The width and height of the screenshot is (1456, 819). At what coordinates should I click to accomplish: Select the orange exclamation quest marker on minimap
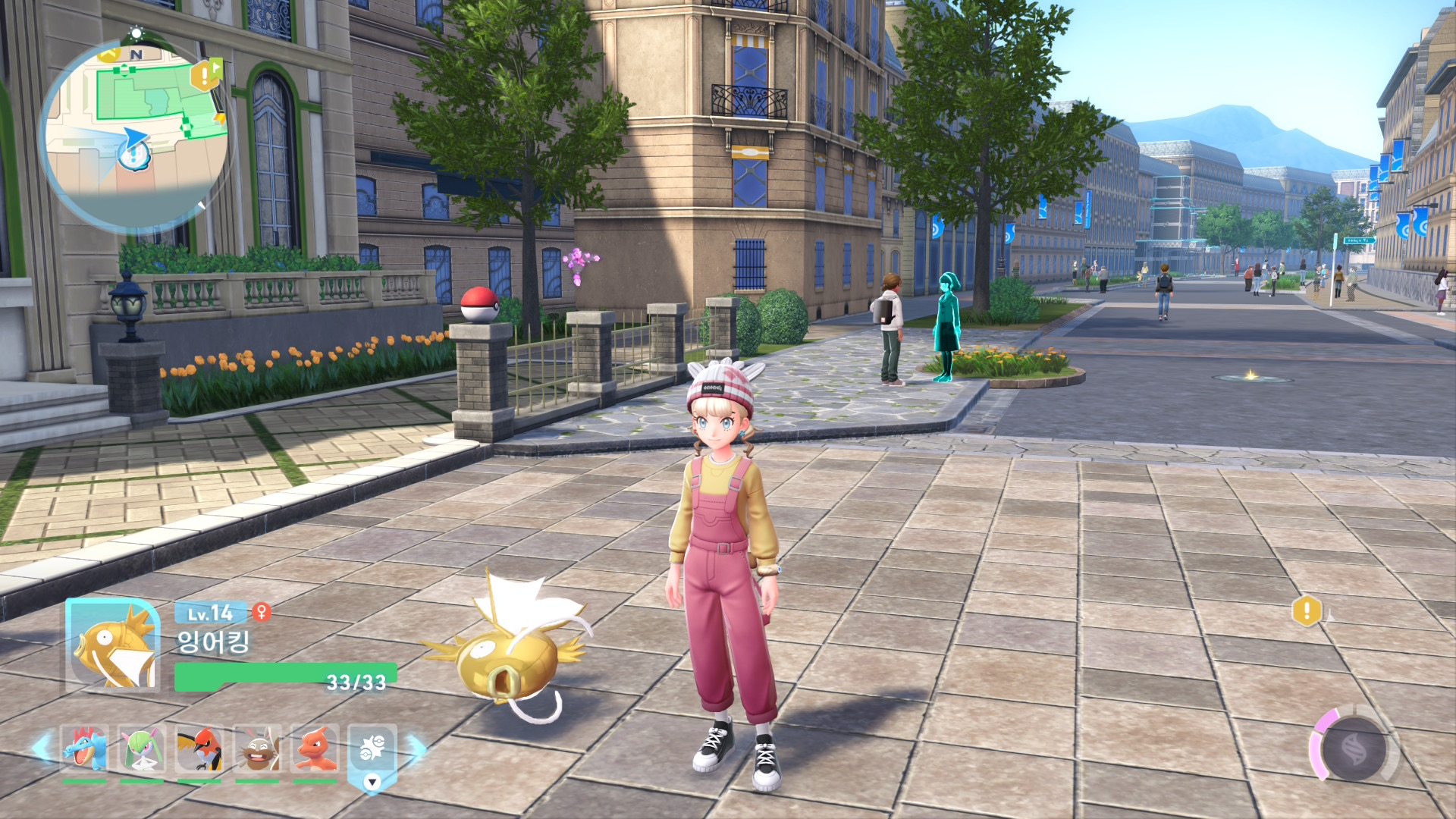pos(202,75)
